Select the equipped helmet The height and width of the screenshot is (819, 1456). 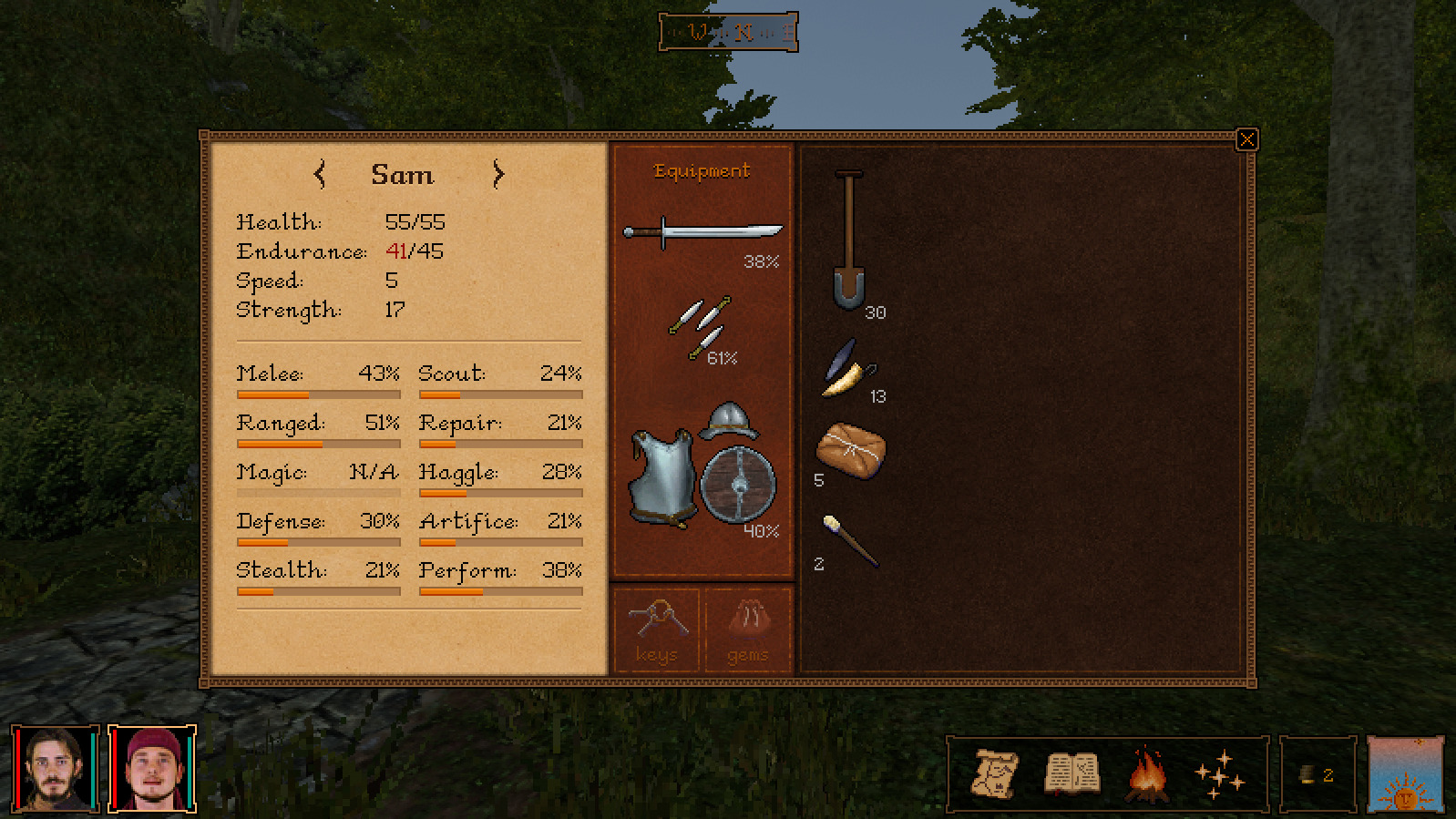(x=729, y=424)
